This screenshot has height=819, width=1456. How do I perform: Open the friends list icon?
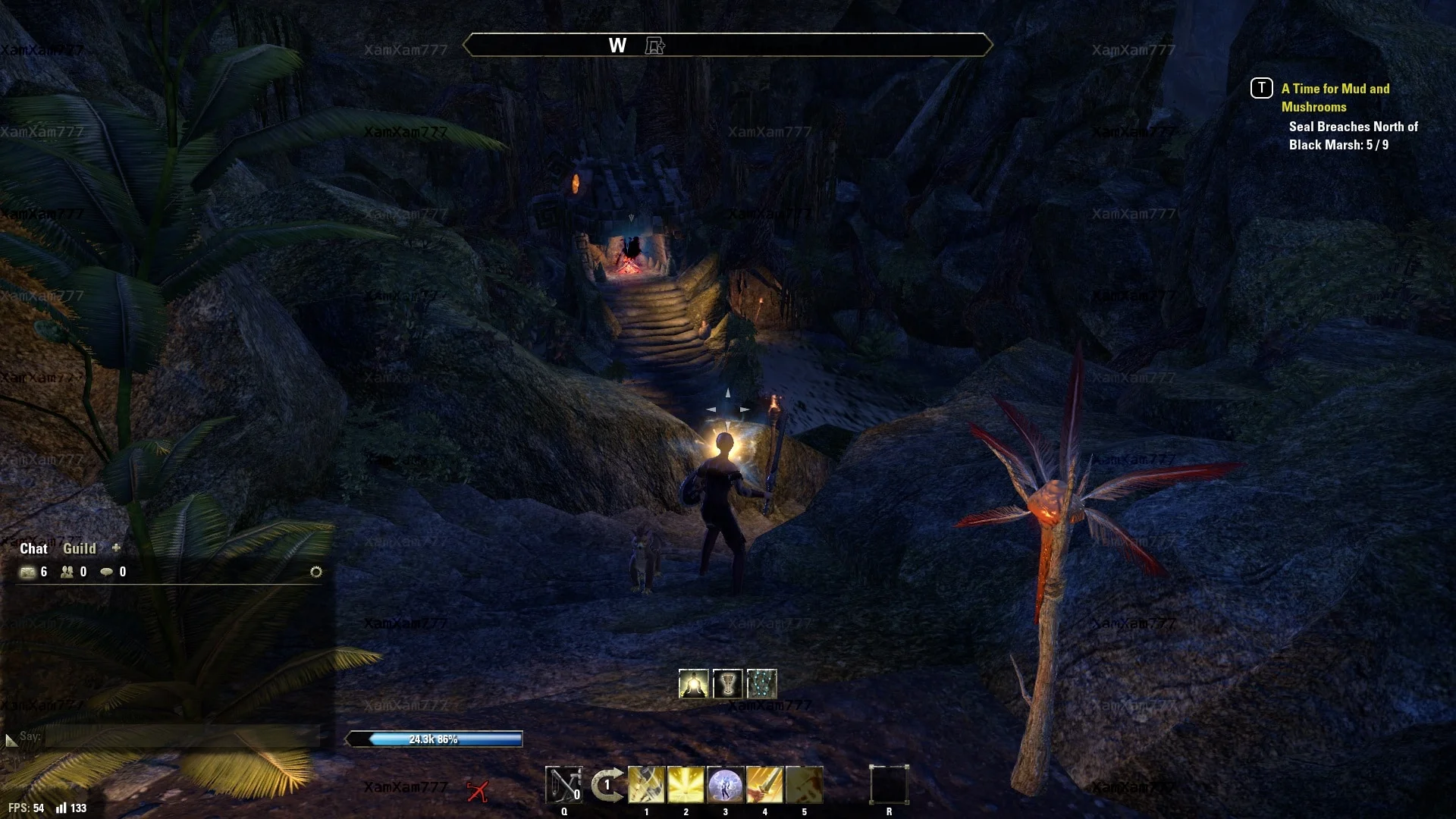67,572
